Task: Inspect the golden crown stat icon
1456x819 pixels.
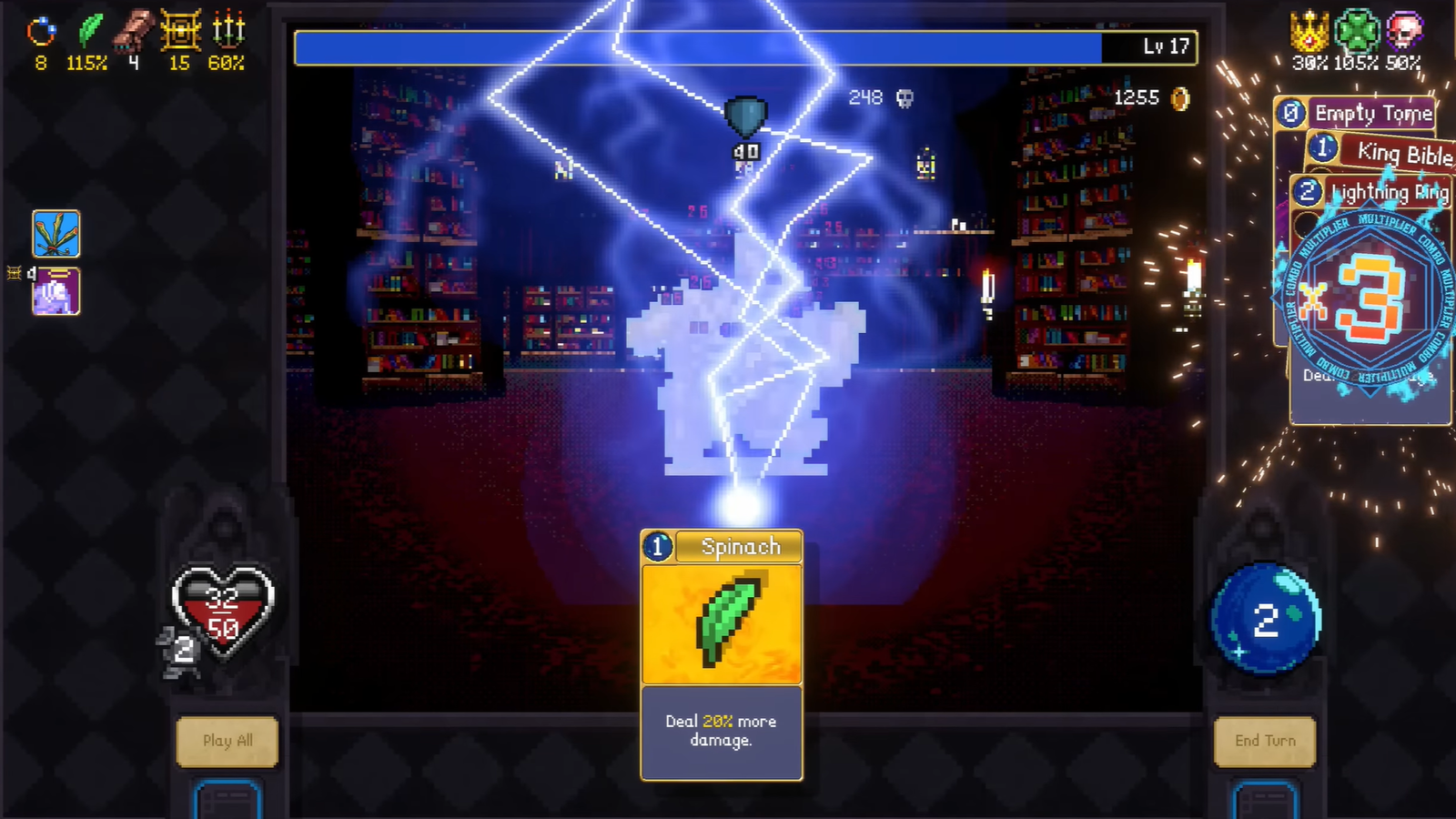Action: click(1309, 32)
